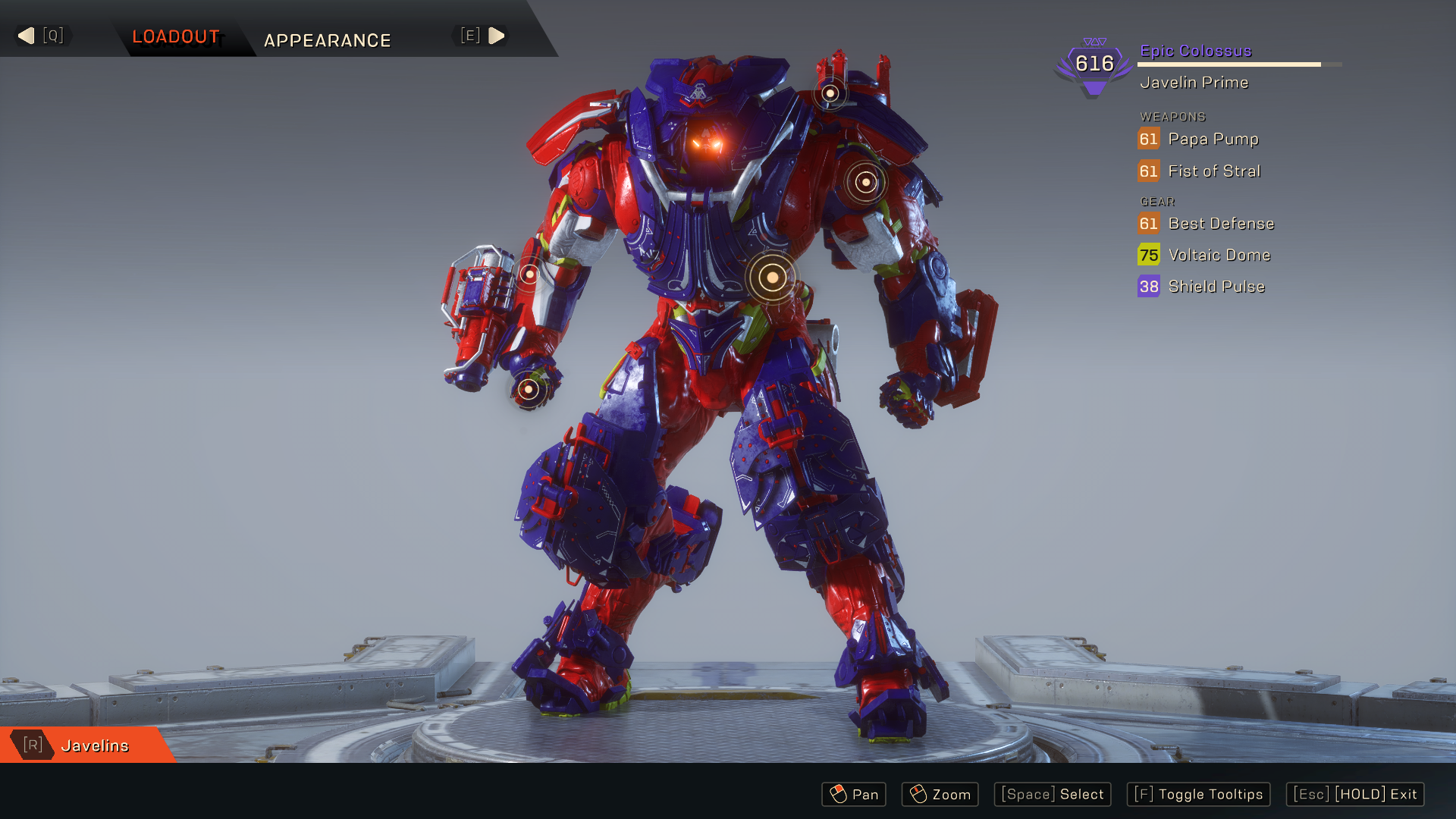Select the Papa Pump weapon entry
The height and width of the screenshot is (819, 1456).
[x=1212, y=139]
